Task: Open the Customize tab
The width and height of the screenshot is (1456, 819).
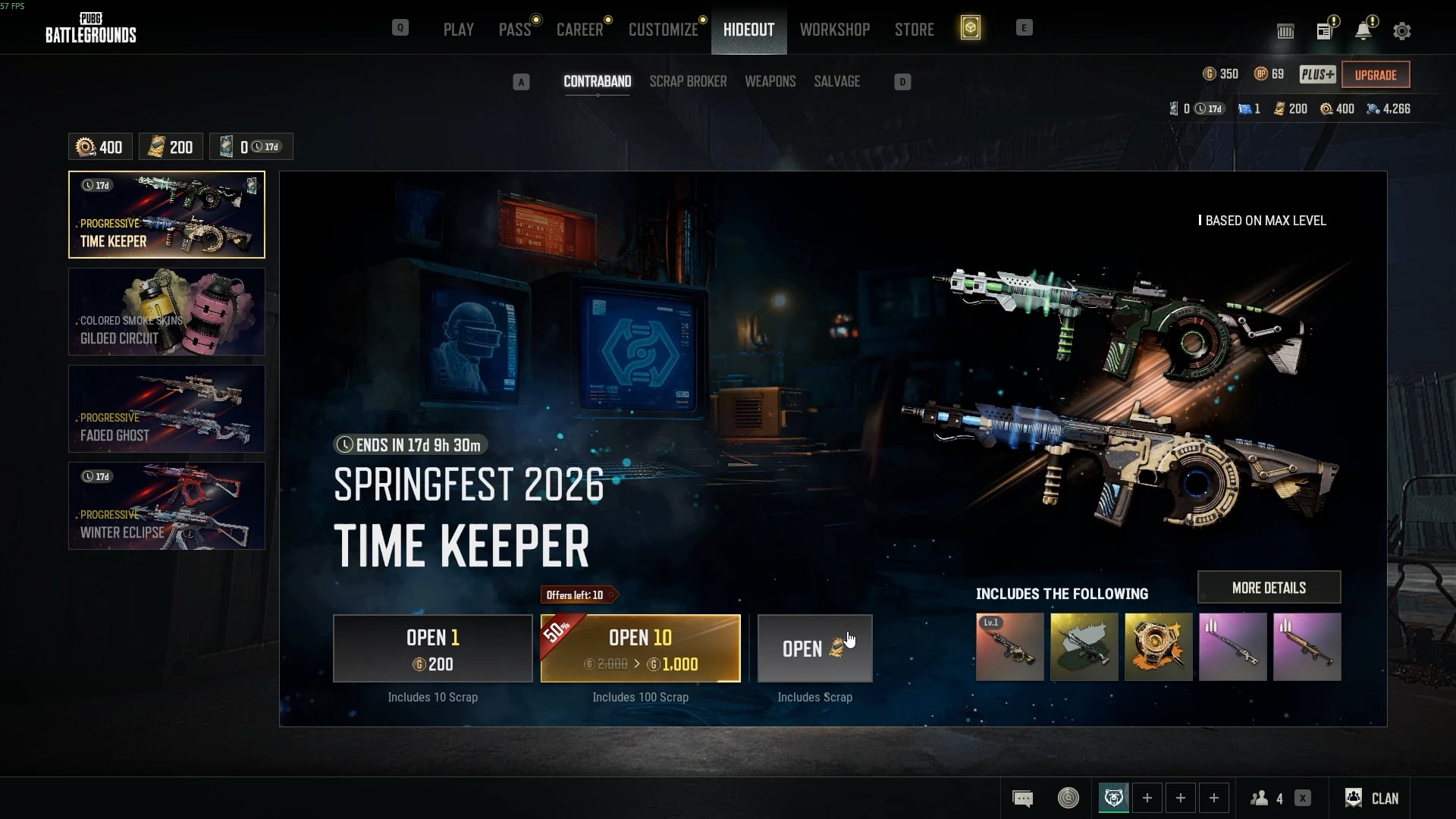Action: pyautogui.click(x=663, y=30)
